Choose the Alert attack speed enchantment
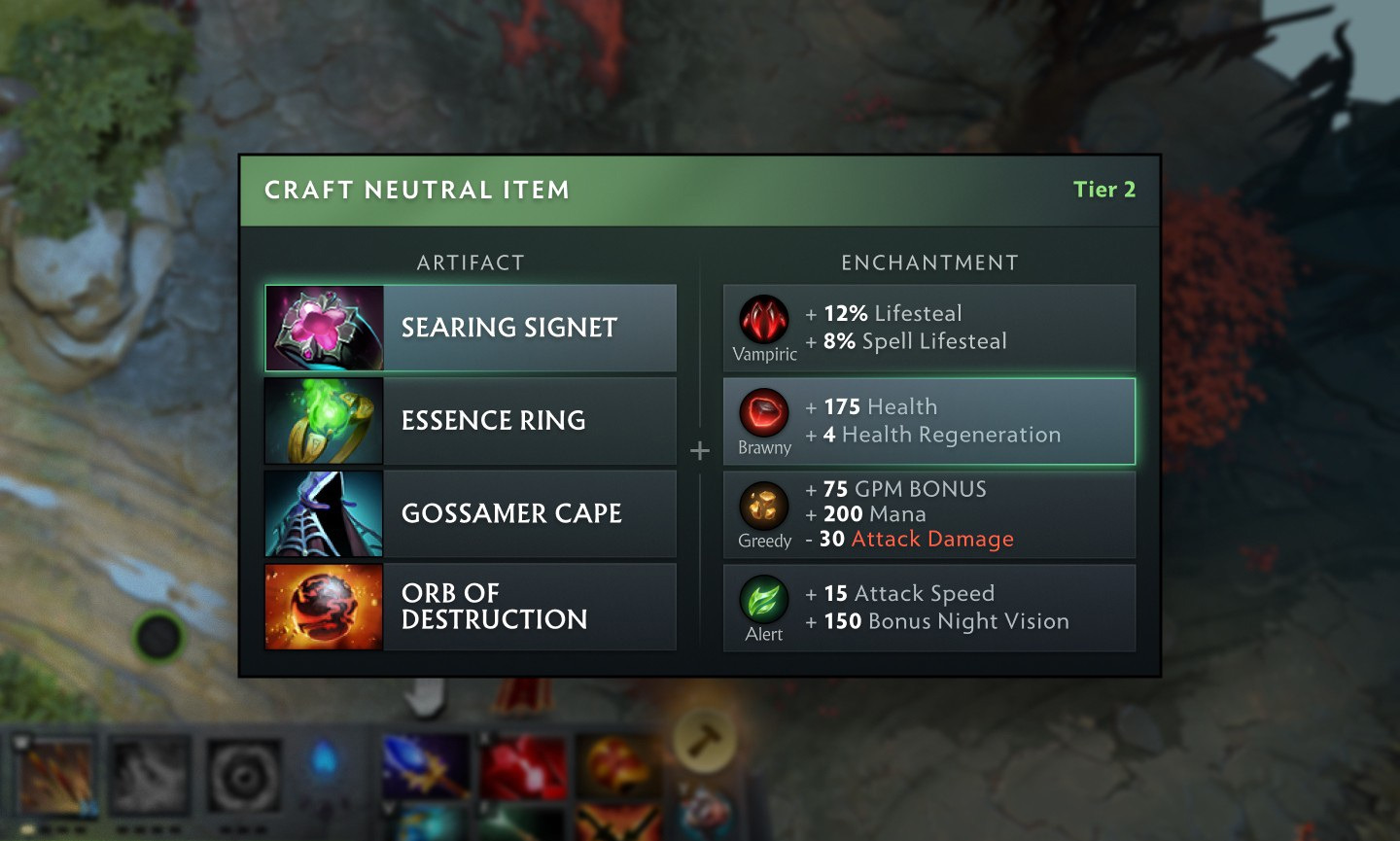Viewport: 1400px width, 841px height. tap(929, 608)
